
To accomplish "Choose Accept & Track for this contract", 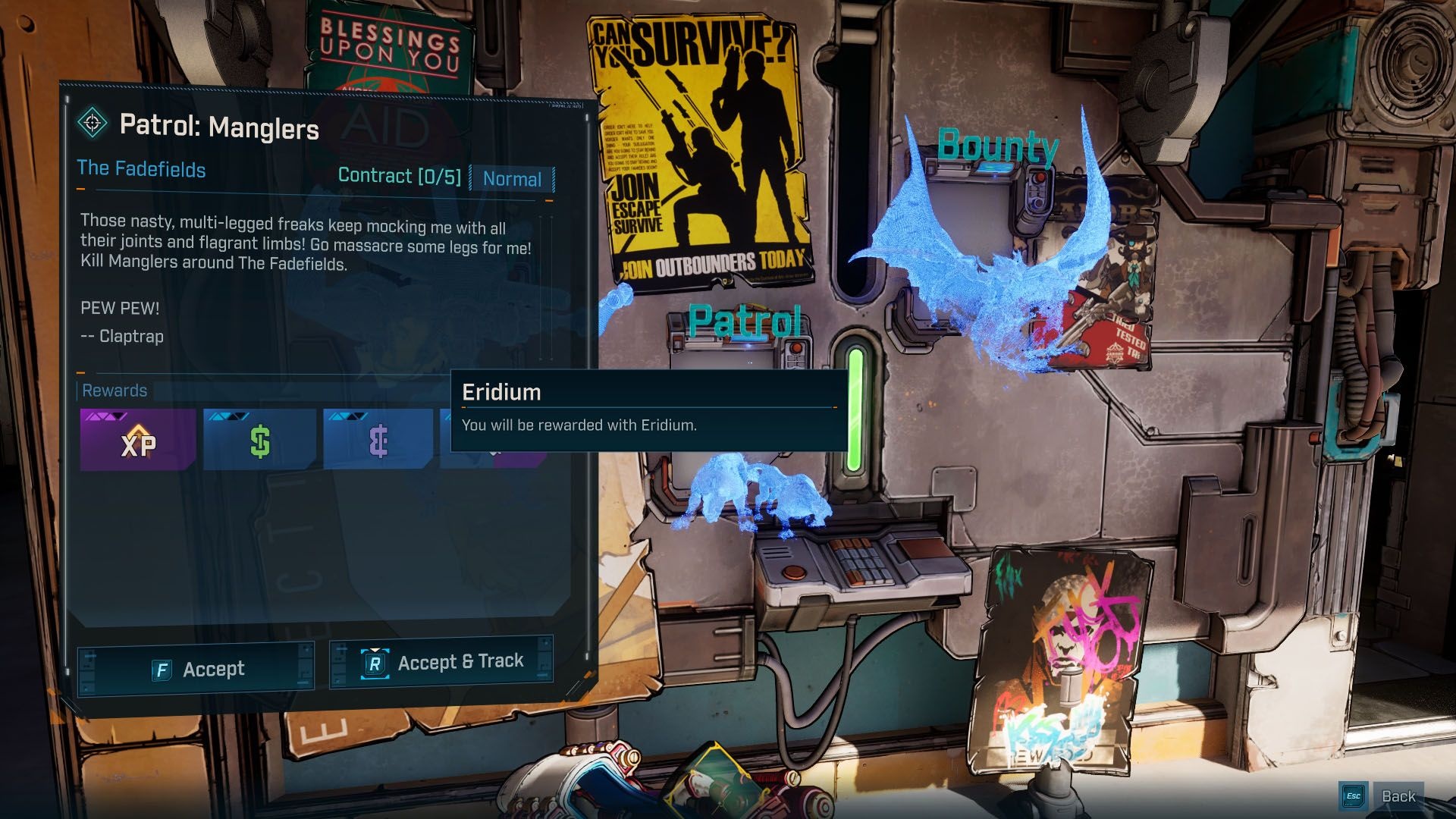I will [442, 662].
